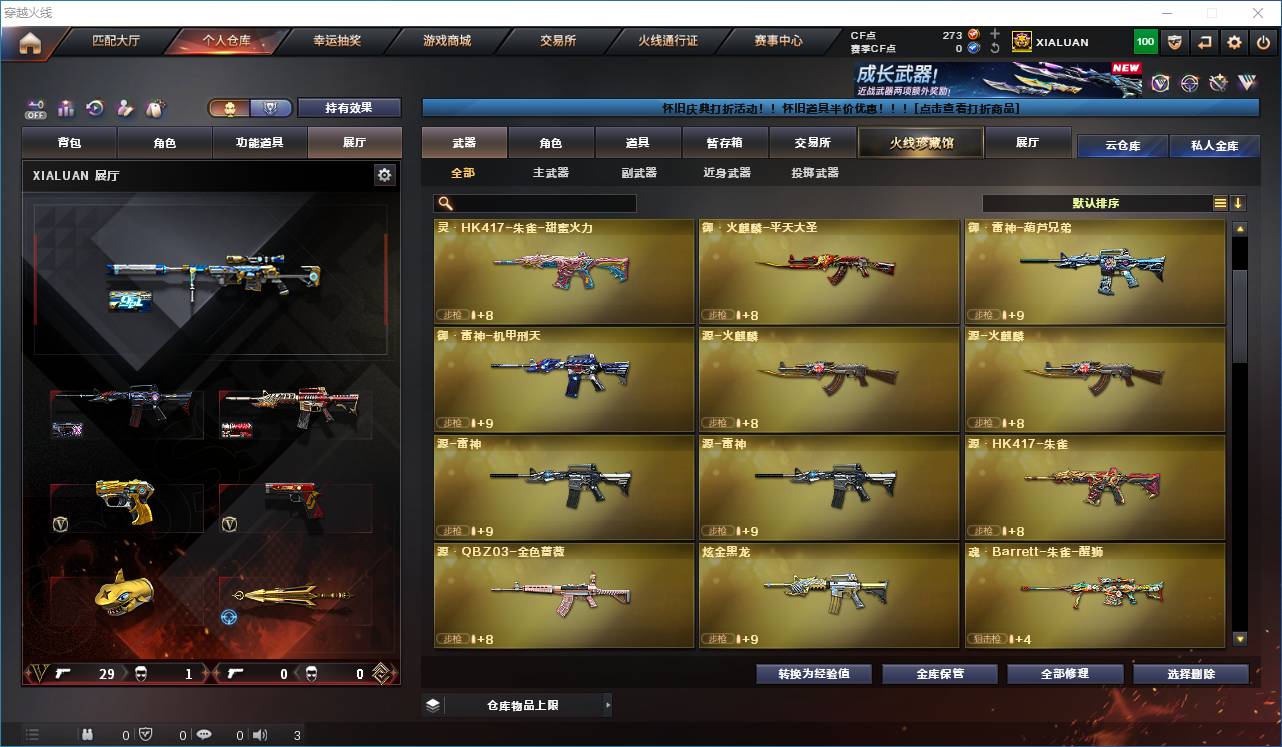This screenshot has width=1282, height=747.
Task: Switch to the 交易所 exchange tab
Action: [558, 41]
